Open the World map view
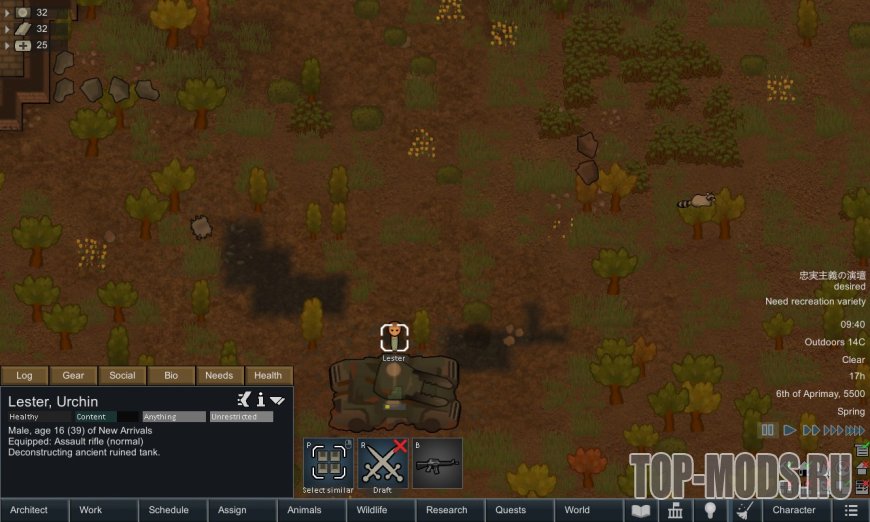This screenshot has width=870, height=522. (577, 510)
